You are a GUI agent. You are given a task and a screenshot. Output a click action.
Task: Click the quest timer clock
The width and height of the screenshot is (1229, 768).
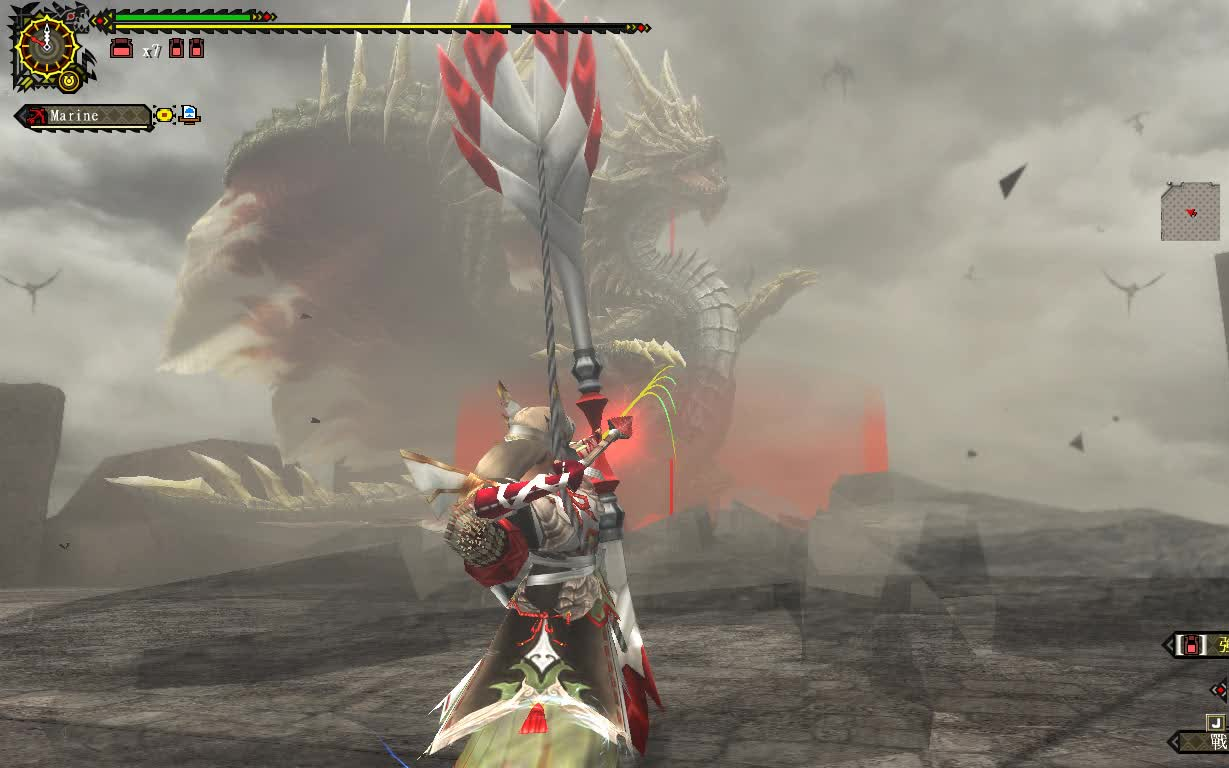point(47,45)
